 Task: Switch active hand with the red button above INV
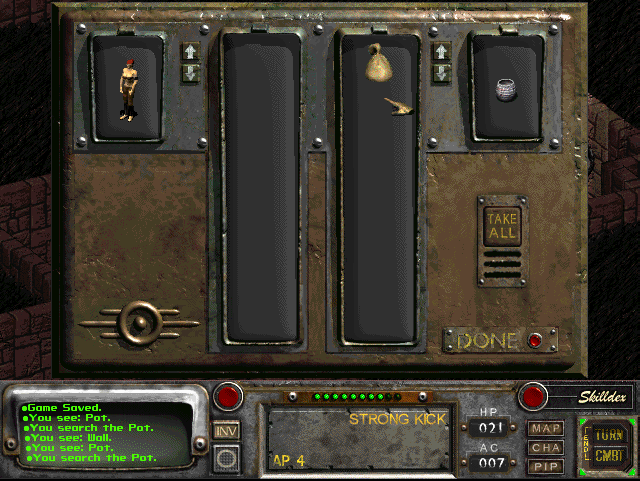coord(229,397)
